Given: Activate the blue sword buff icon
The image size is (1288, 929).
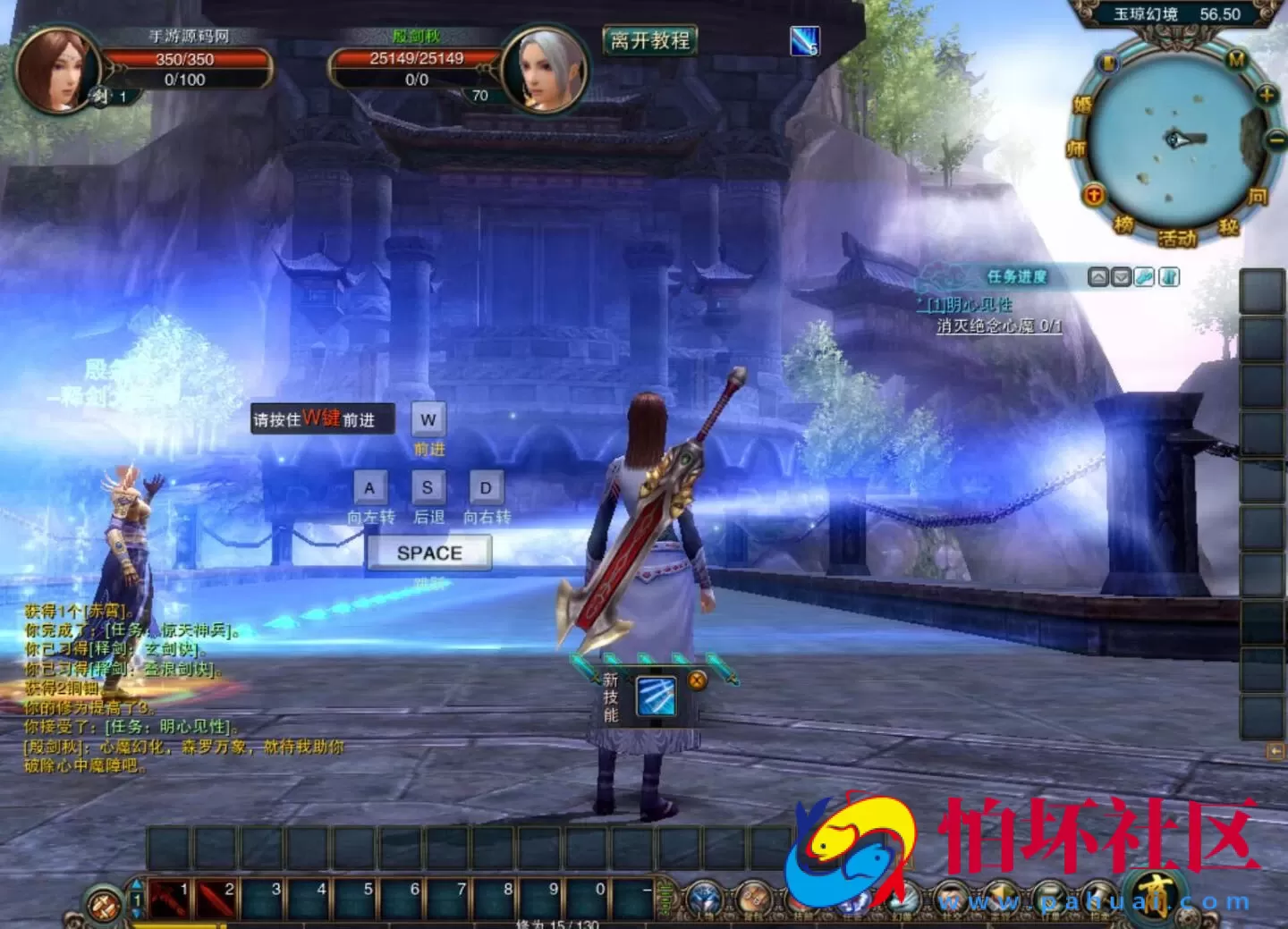Looking at the screenshot, I should [804, 40].
